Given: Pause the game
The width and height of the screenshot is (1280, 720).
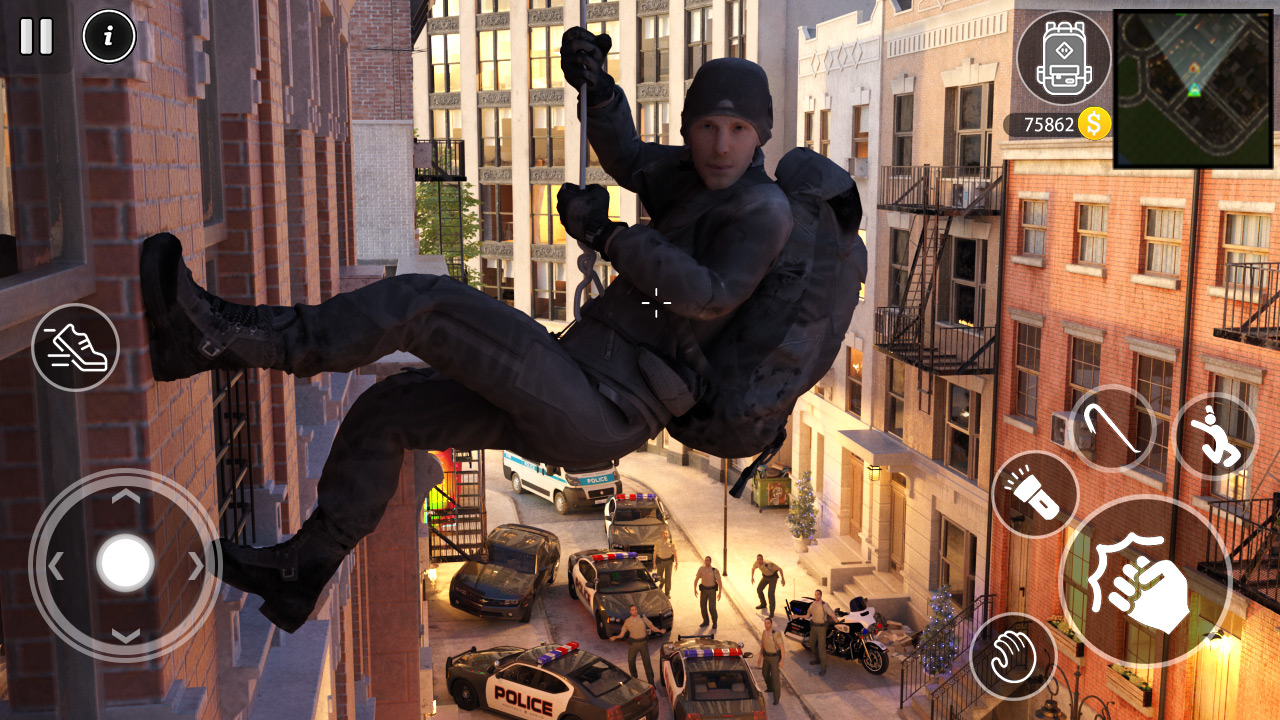Looking at the screenshot, I should point(36,37).
